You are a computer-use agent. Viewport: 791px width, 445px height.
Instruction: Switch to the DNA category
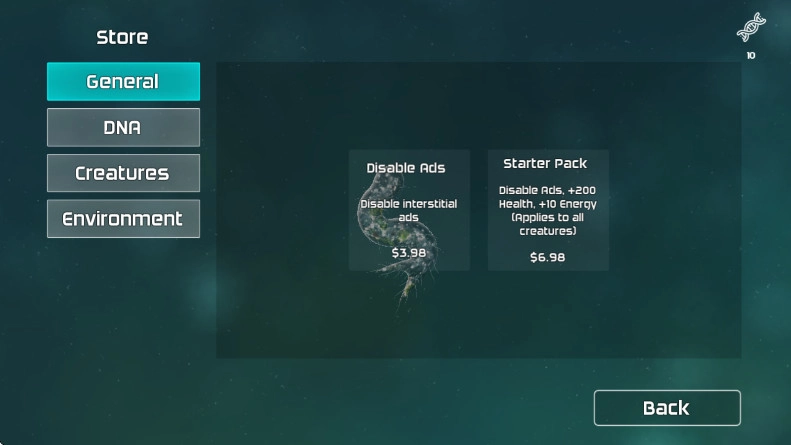(123, 128)
